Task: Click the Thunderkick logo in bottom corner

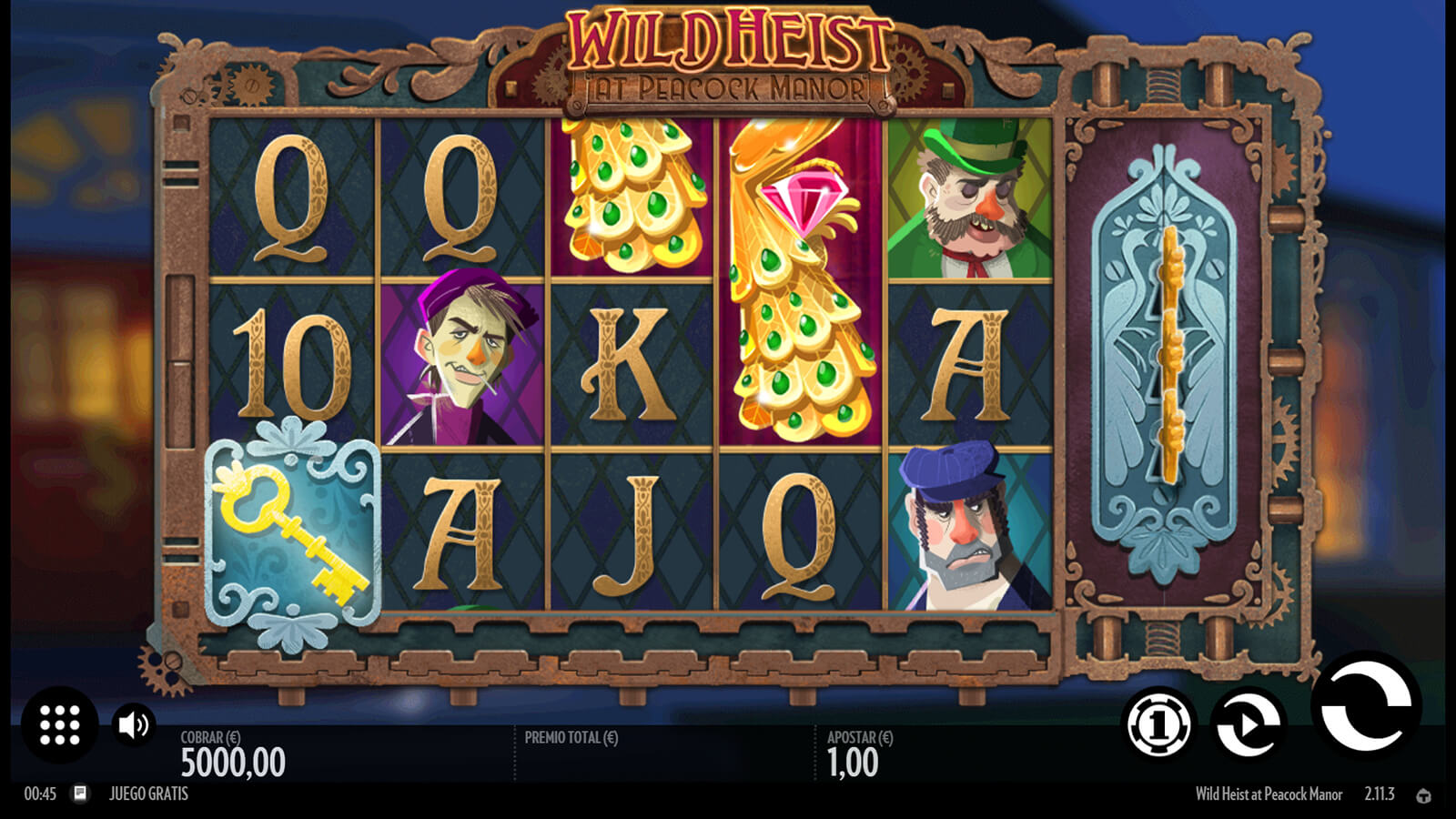Action: coord(1424,795)
